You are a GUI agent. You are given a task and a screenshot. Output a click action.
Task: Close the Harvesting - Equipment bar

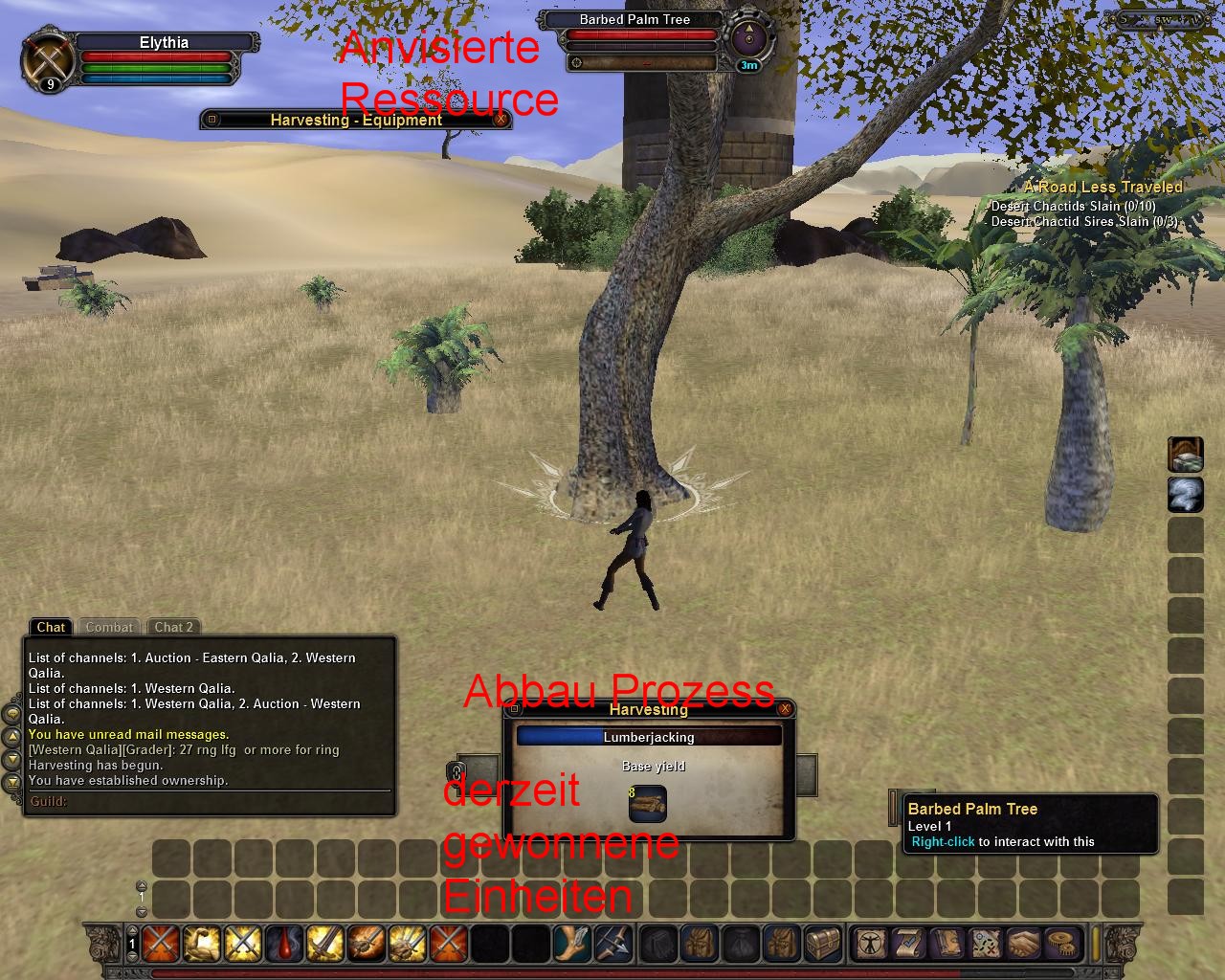501,120
